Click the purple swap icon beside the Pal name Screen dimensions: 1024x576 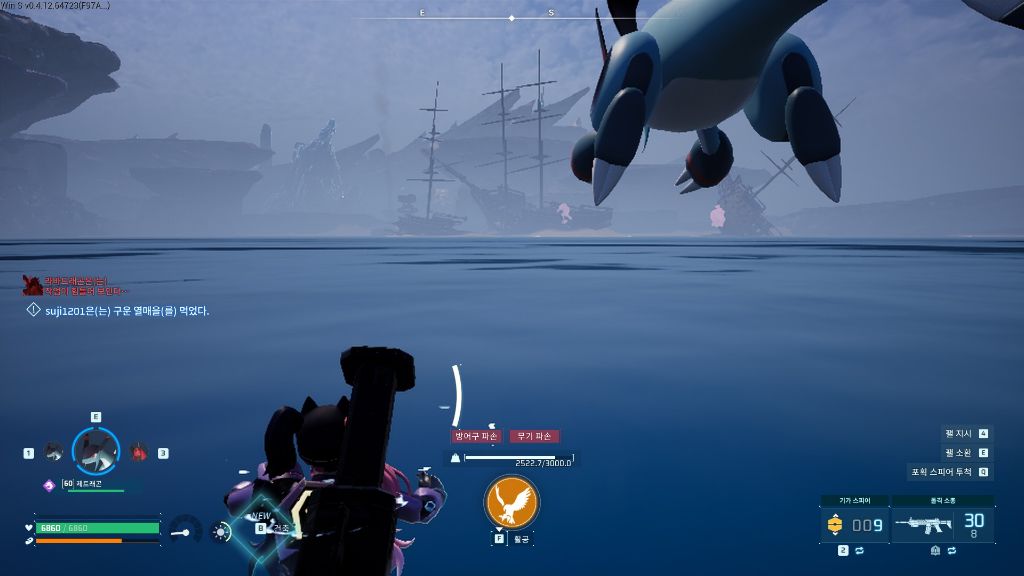click(48, 484)
